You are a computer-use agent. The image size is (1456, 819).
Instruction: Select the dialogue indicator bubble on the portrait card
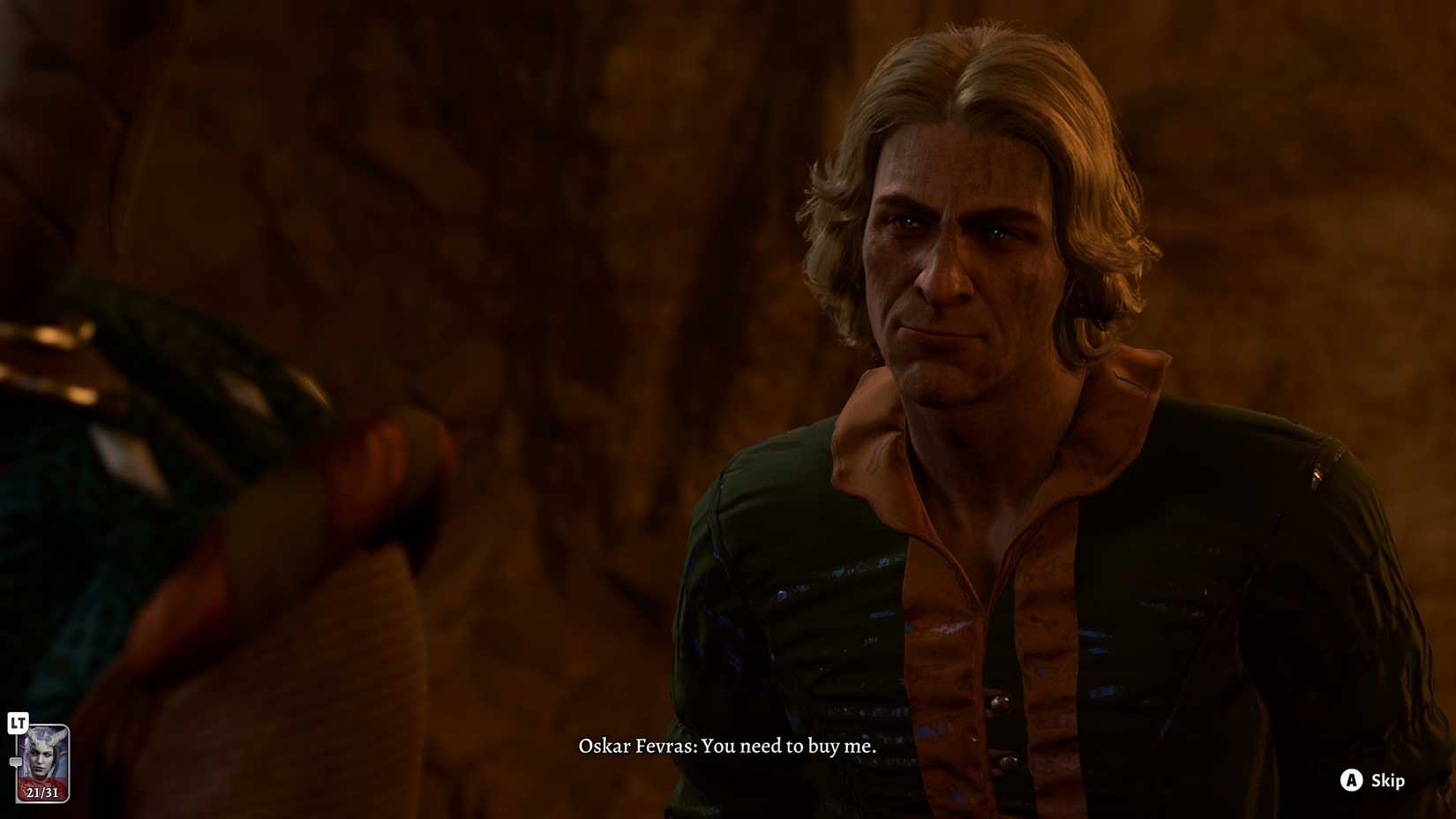(x=16, y=762)
